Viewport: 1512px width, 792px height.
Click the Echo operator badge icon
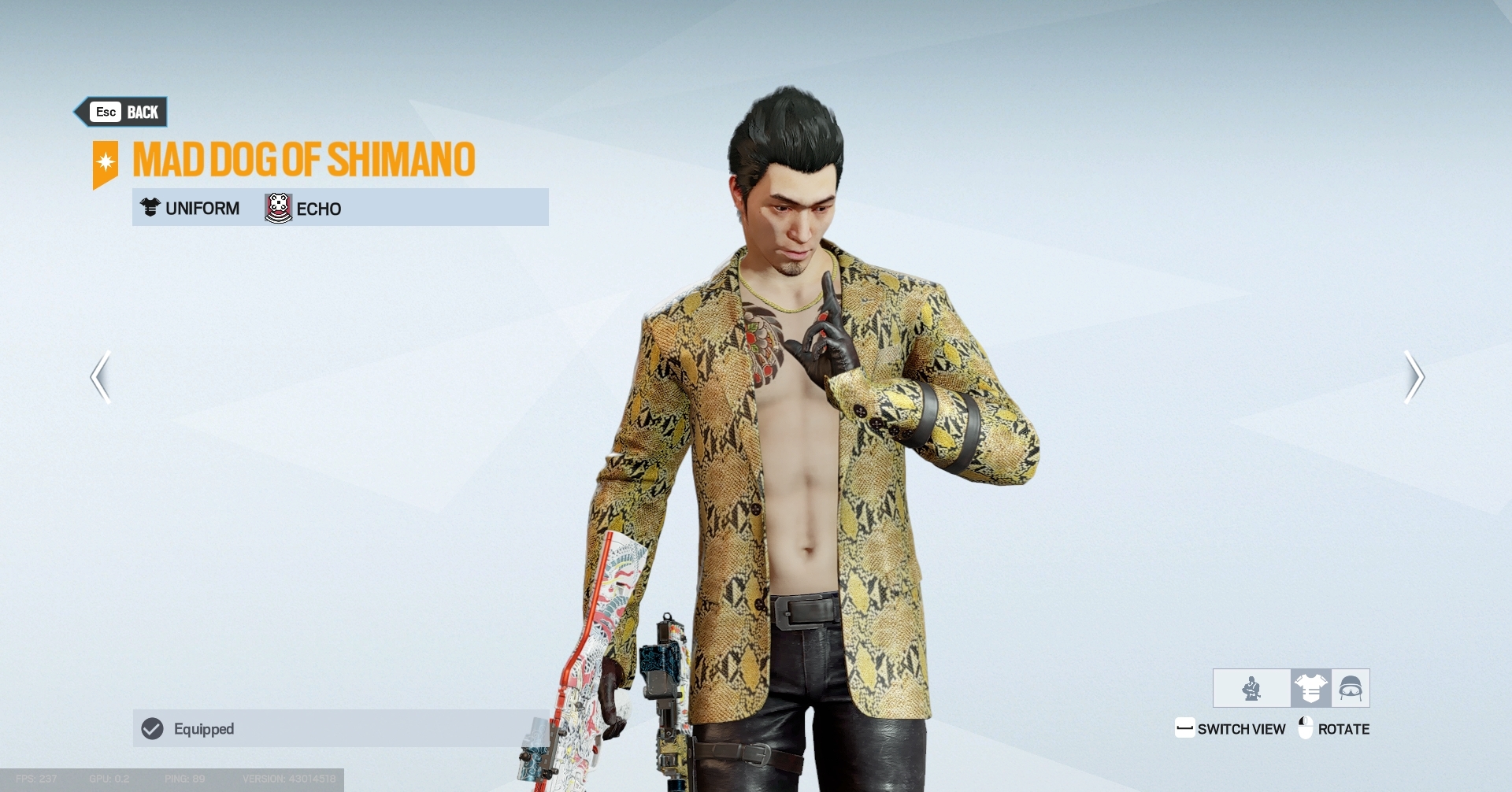click(x=277, y=208)
